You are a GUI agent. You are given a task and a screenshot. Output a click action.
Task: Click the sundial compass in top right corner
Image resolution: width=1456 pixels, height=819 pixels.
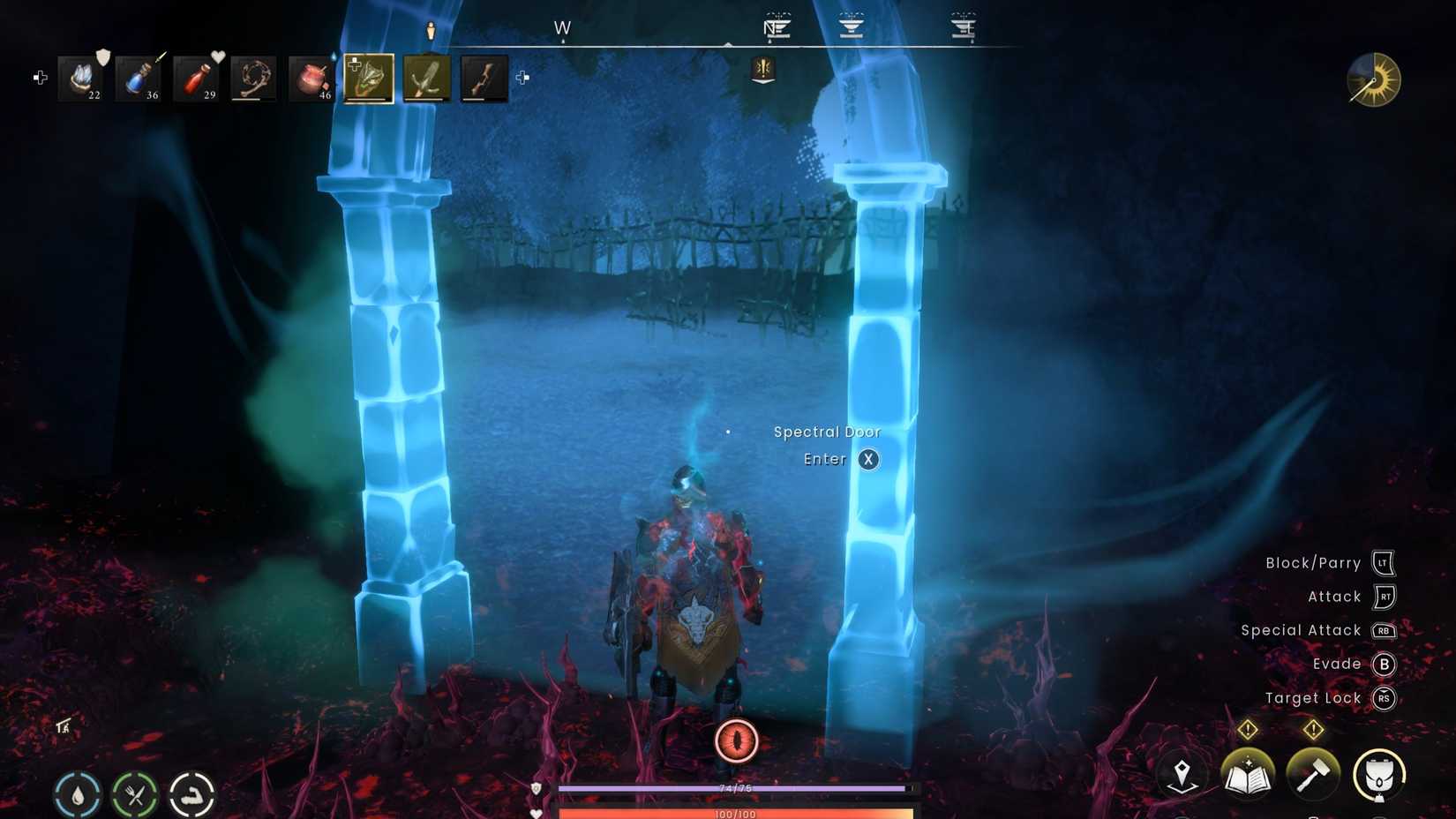click(x=1372, y=80)
